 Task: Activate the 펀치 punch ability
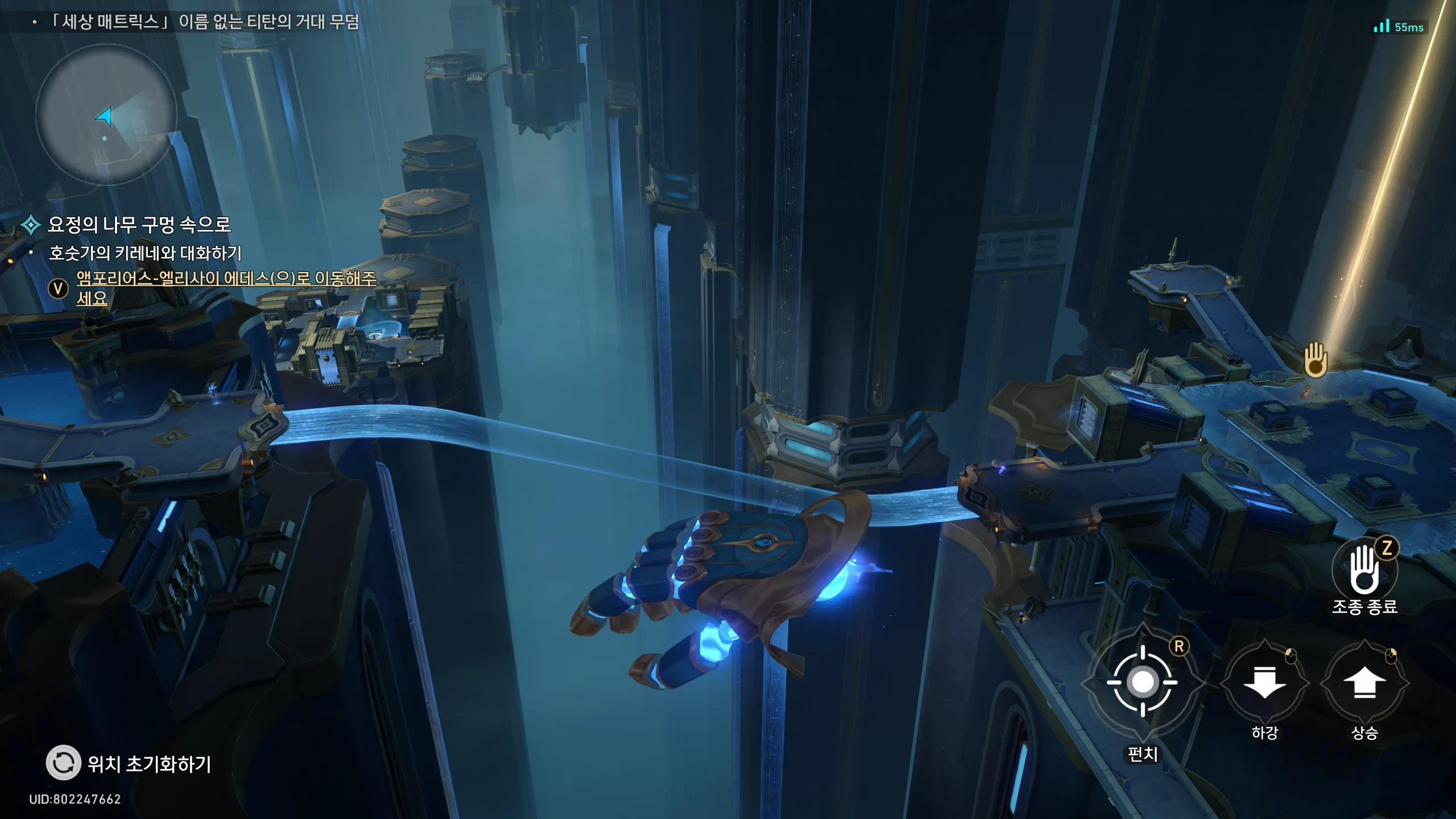[1143, 682]
